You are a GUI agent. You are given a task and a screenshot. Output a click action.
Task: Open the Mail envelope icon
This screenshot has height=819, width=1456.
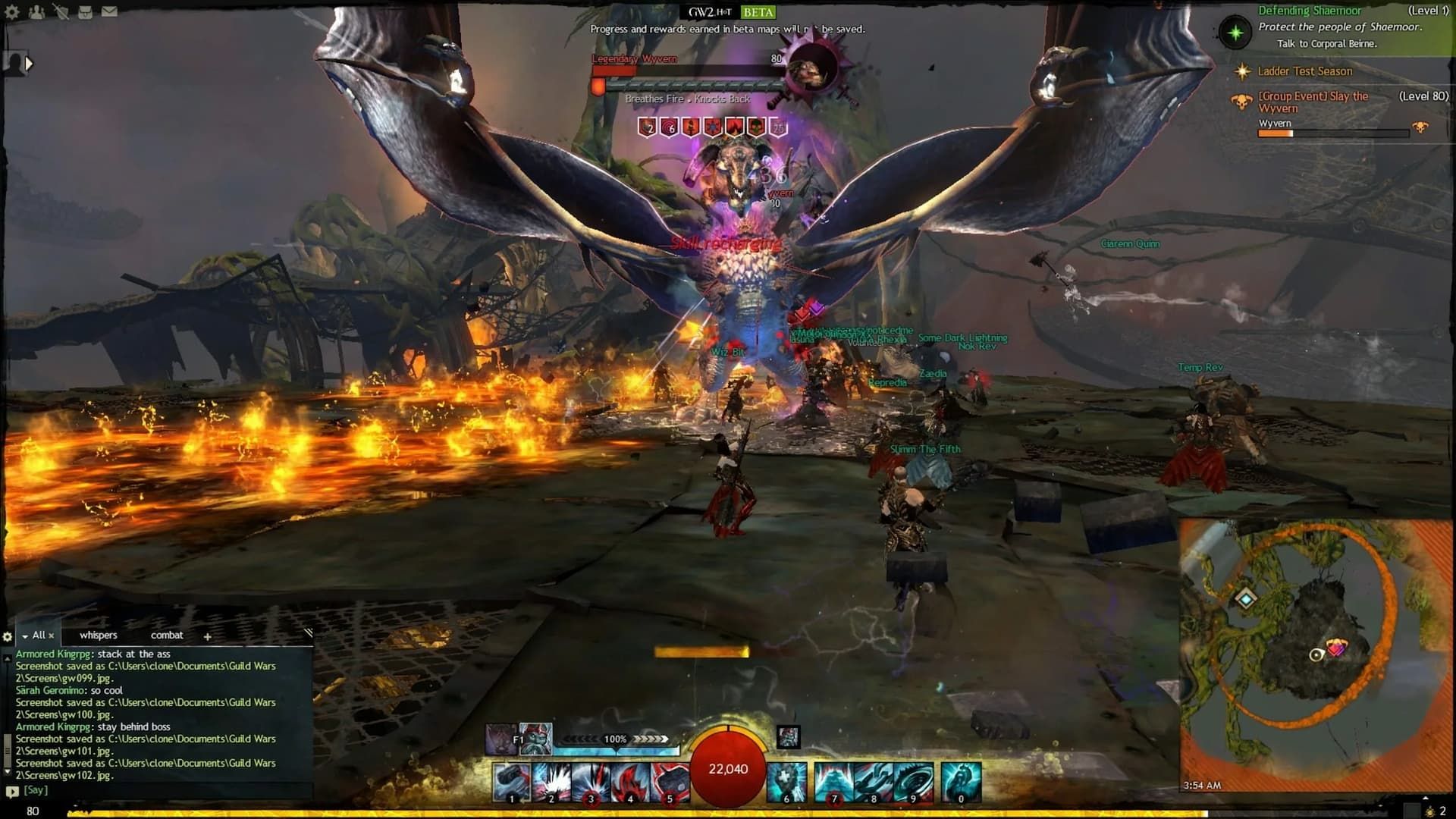pos(109,11)
